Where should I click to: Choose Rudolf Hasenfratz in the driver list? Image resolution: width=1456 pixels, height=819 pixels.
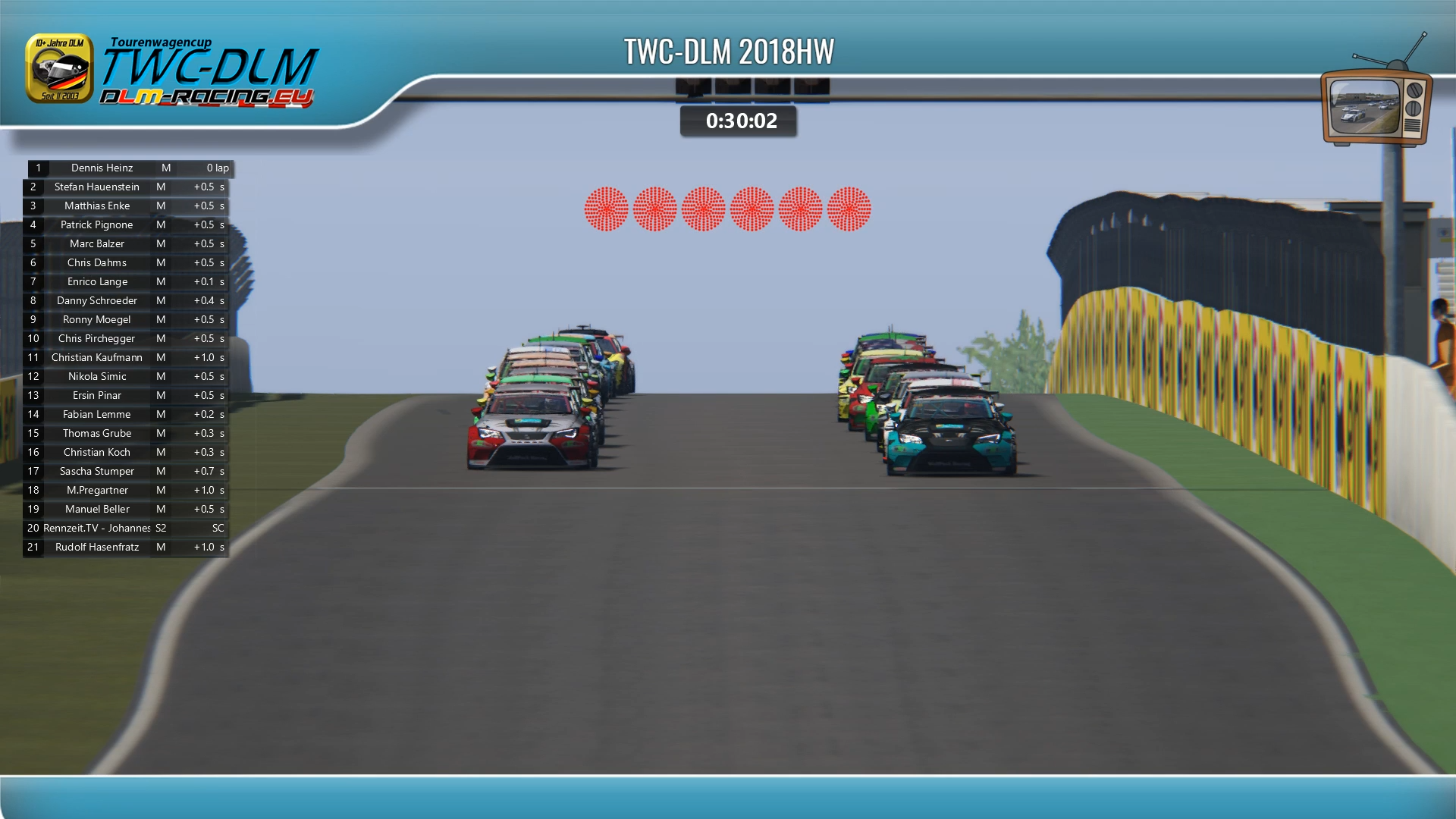(97, 548)
